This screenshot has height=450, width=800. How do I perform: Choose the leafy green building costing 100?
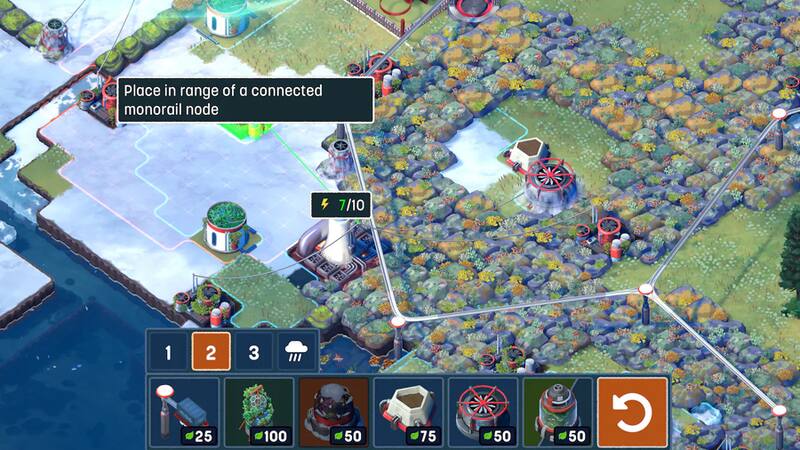click(258, 411)
